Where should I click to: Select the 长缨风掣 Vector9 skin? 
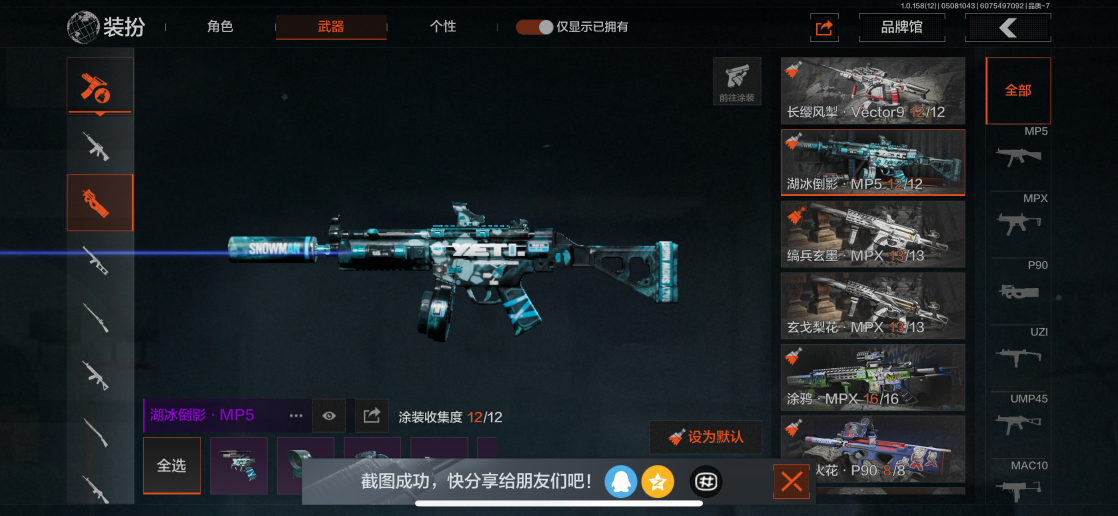(872, 90)
